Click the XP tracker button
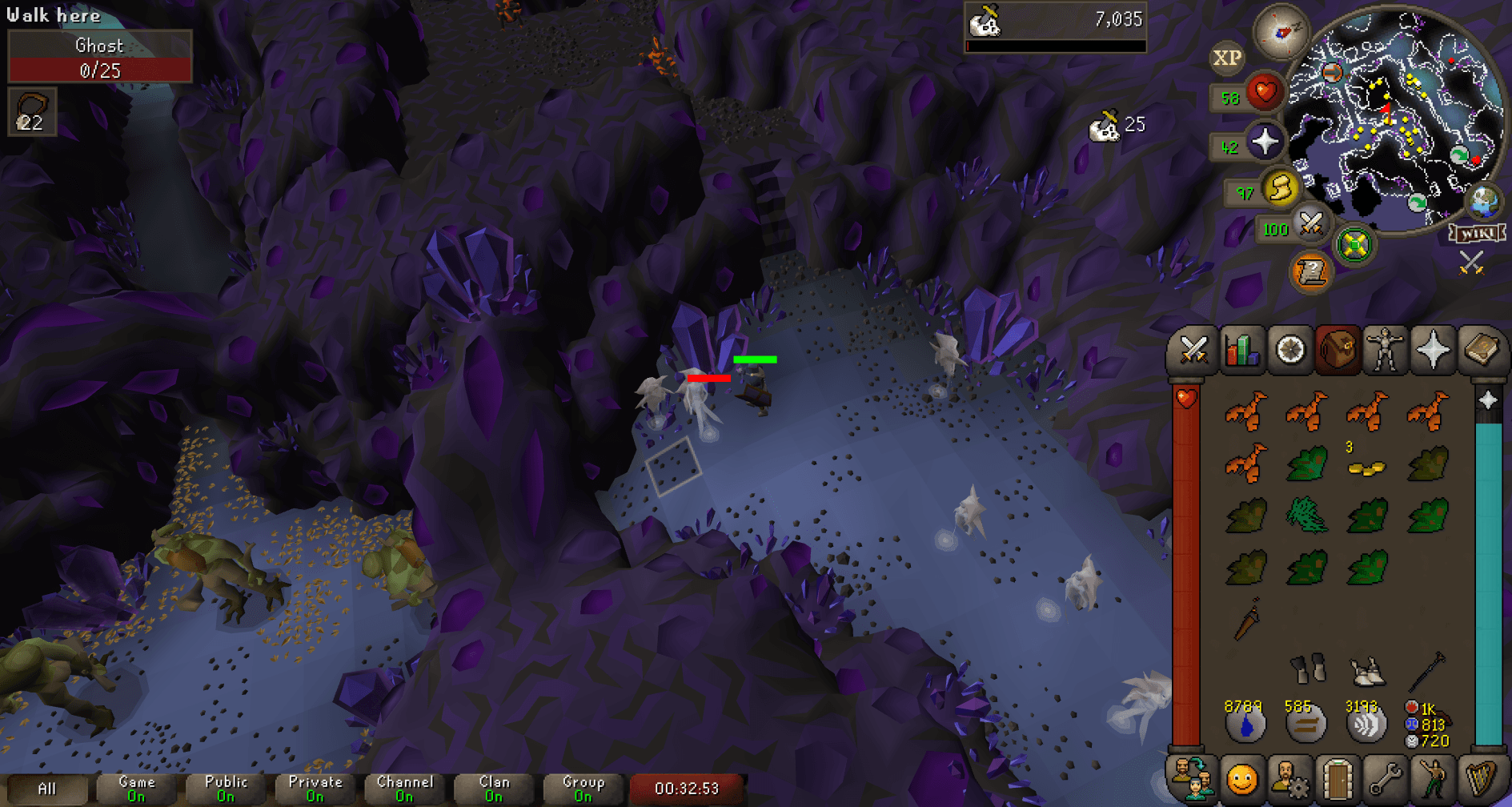Image resolution: width=1512 pixels, height=807 pixels. [1225, 58]
